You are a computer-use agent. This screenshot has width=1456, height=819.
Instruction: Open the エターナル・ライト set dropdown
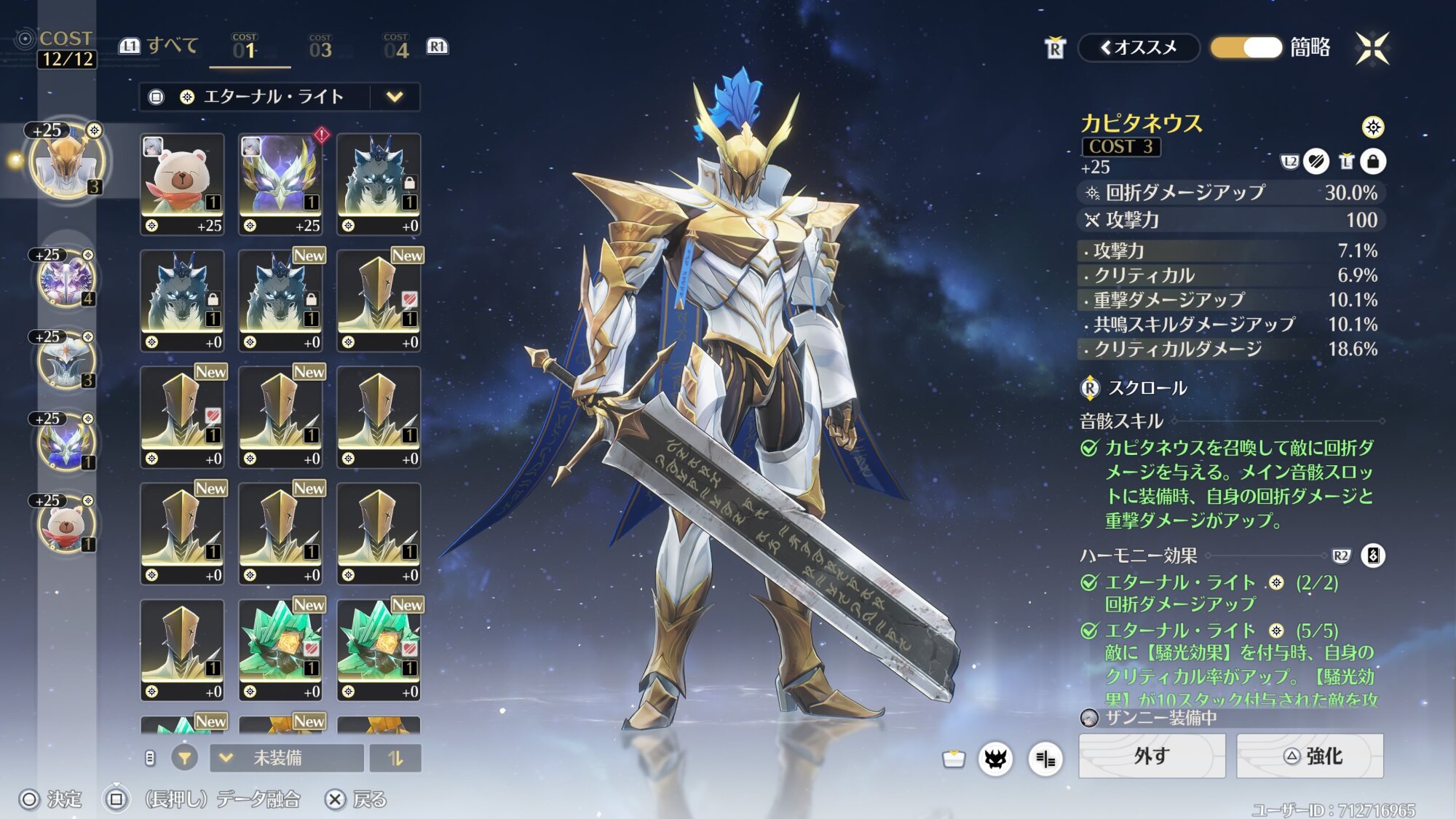coord(394,97)
